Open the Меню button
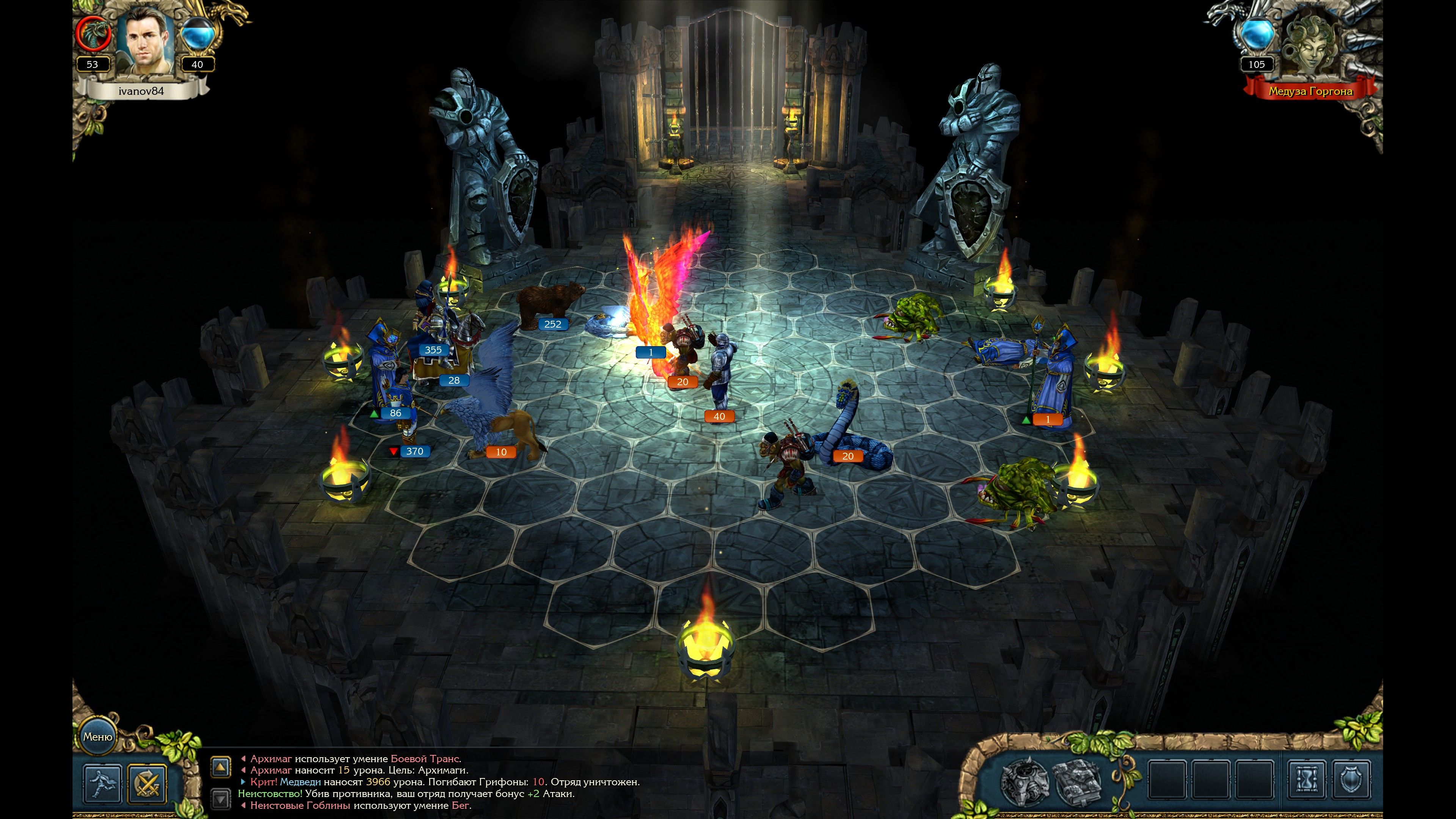Image resolution: width=1456 pixels, height=819 pixels. click(98, 736)
